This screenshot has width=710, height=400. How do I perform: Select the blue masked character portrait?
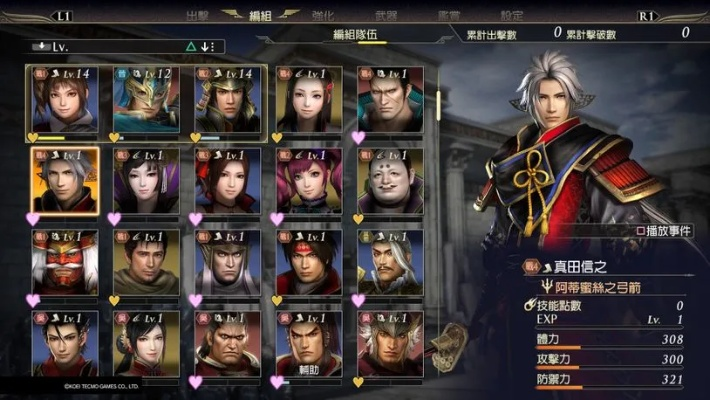point(147,100)
